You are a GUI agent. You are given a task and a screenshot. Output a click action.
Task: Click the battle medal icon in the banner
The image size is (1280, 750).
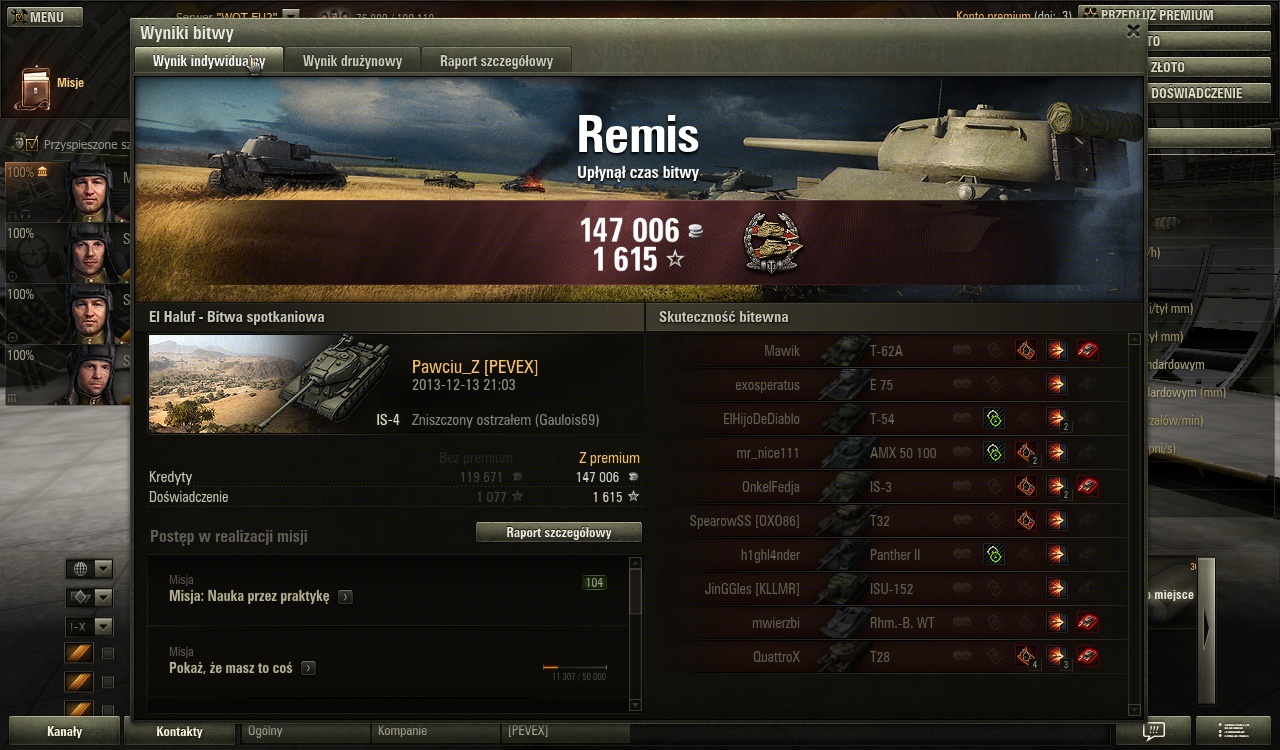(x=774, y=243)
